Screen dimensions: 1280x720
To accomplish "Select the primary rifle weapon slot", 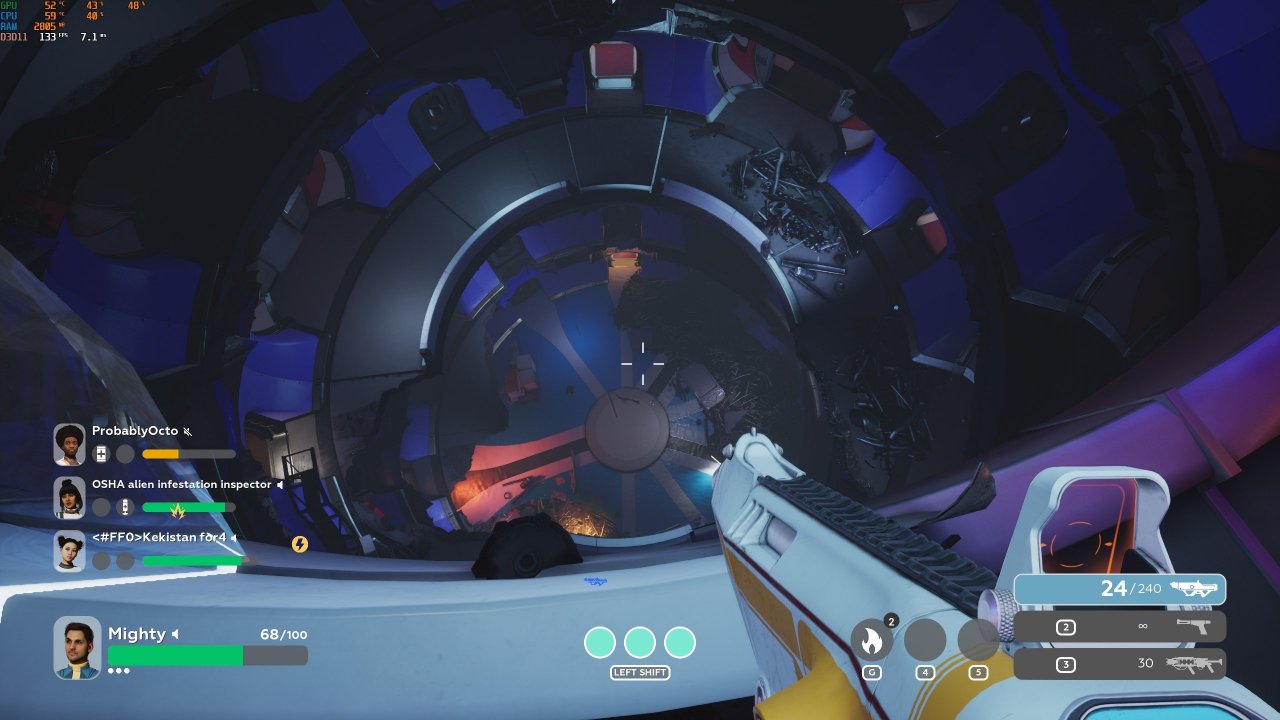I will (x=1120, y=589).
